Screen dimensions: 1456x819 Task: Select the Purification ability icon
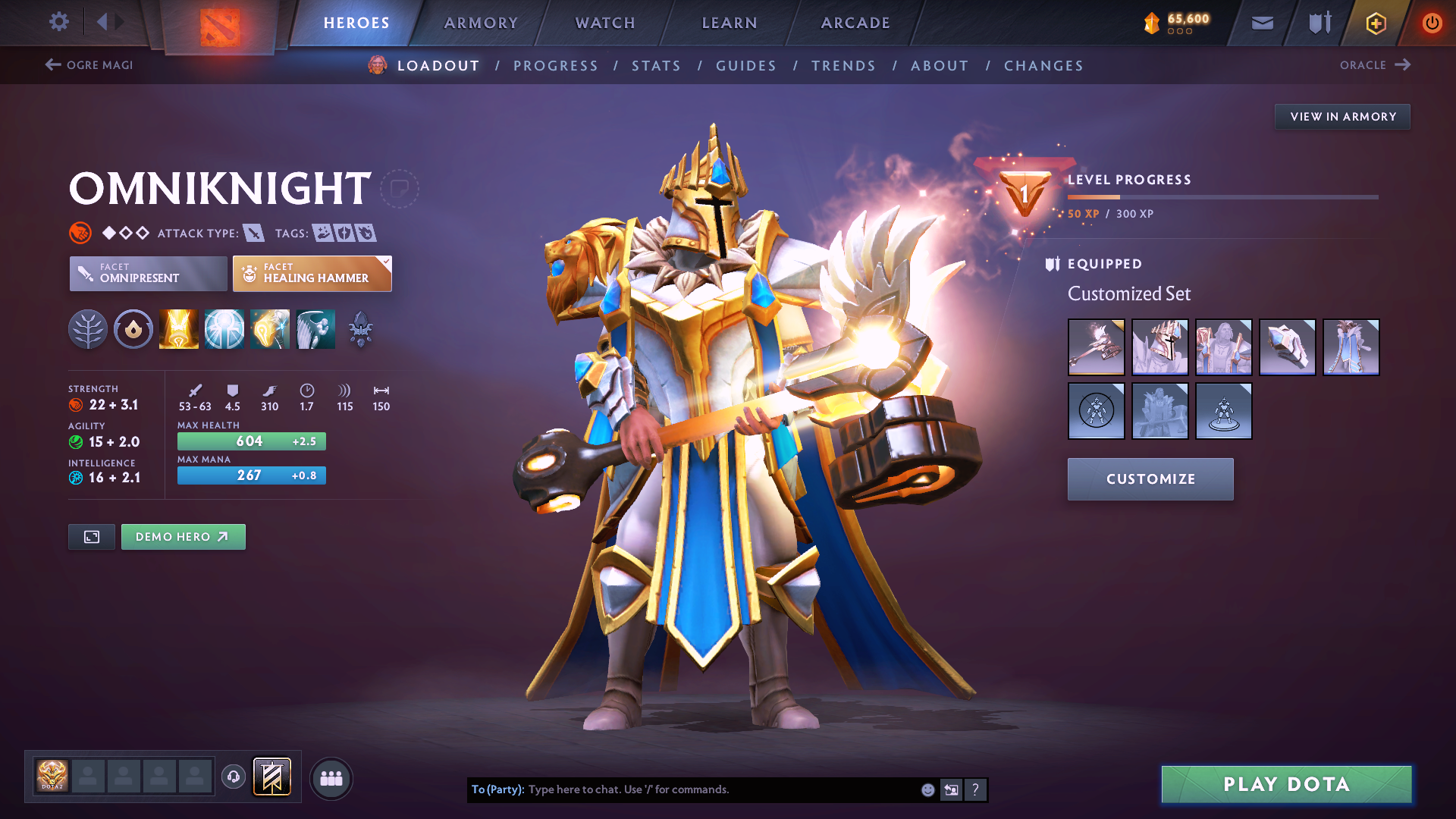[178, 328]
